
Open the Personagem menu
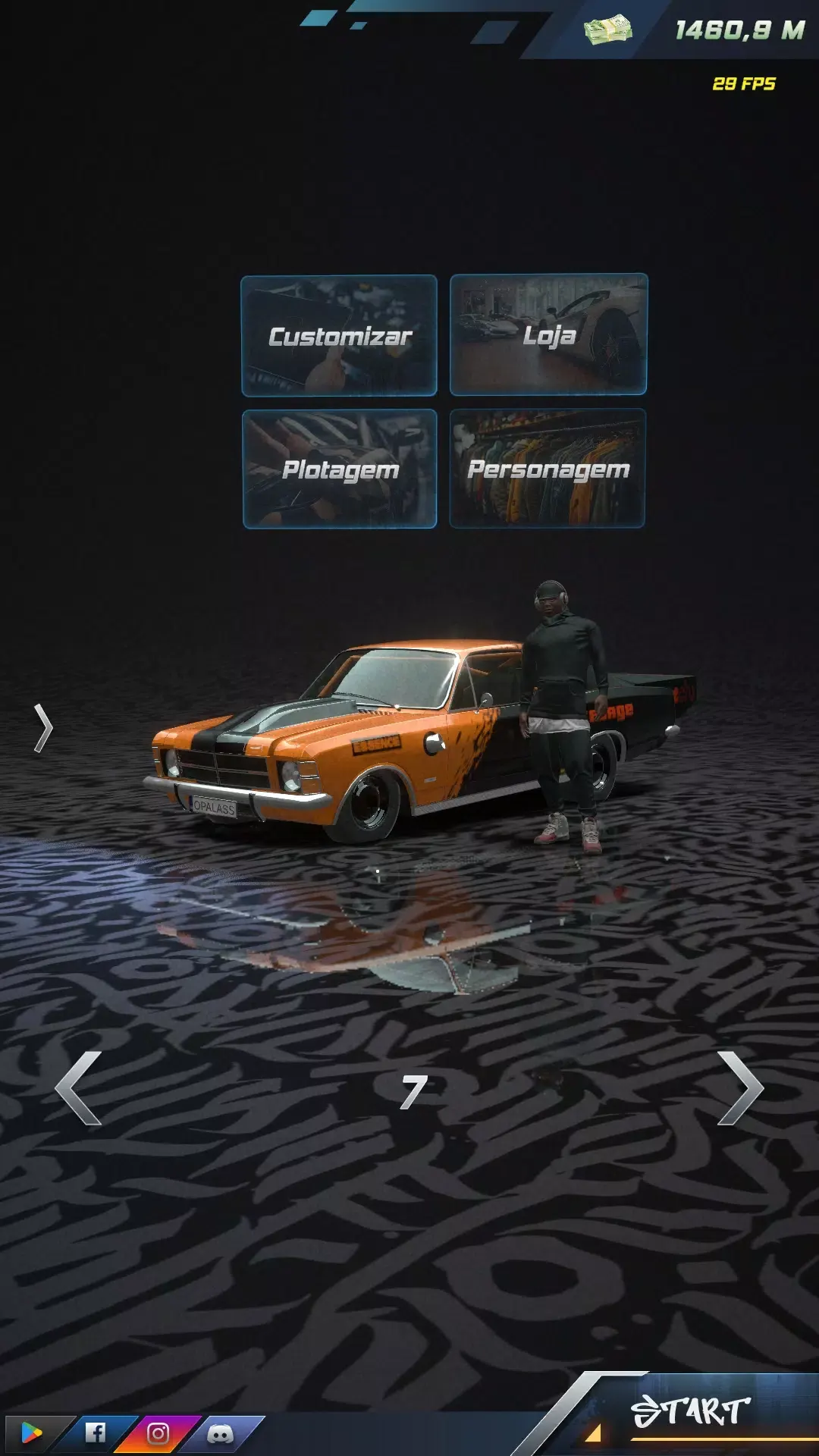[548, 469]
